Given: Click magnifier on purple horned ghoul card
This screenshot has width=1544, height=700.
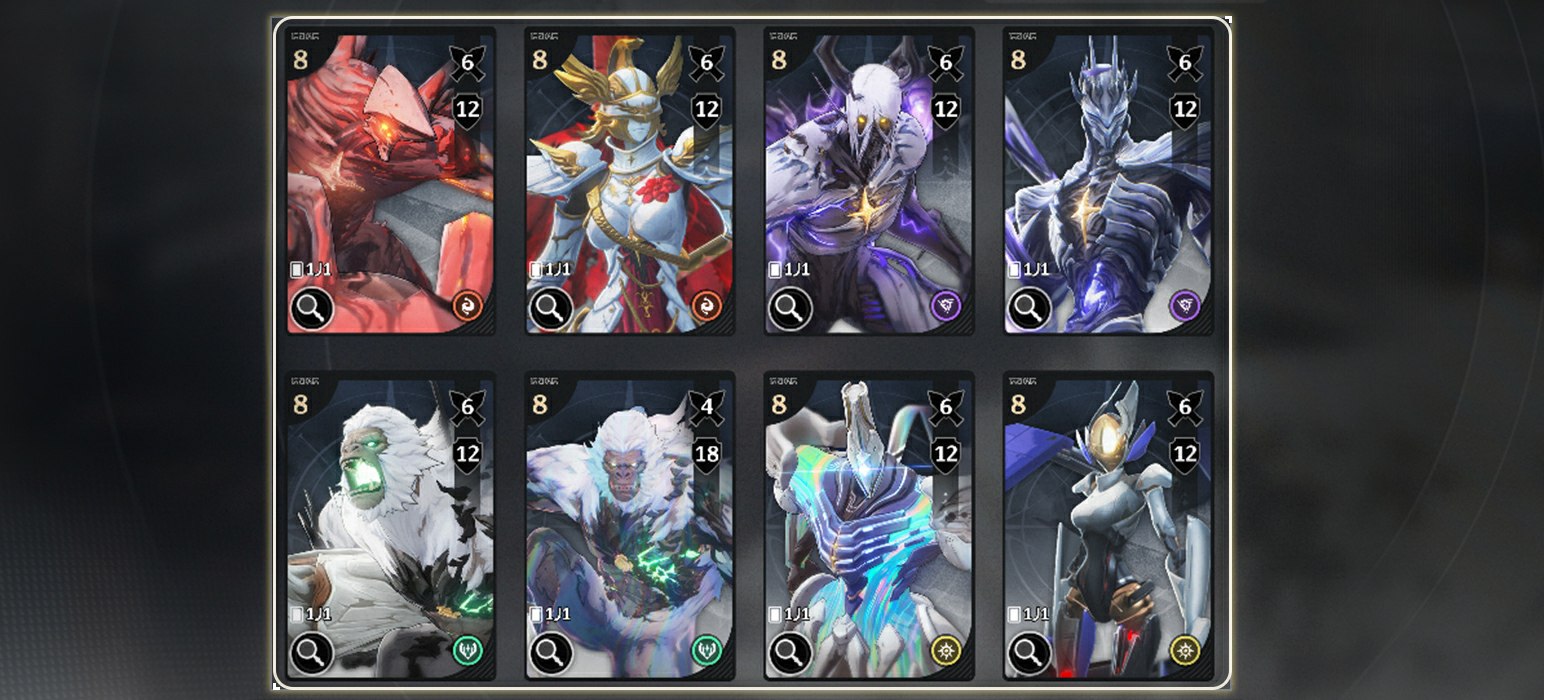Looking at the screenshot, I should coord(790,308).
